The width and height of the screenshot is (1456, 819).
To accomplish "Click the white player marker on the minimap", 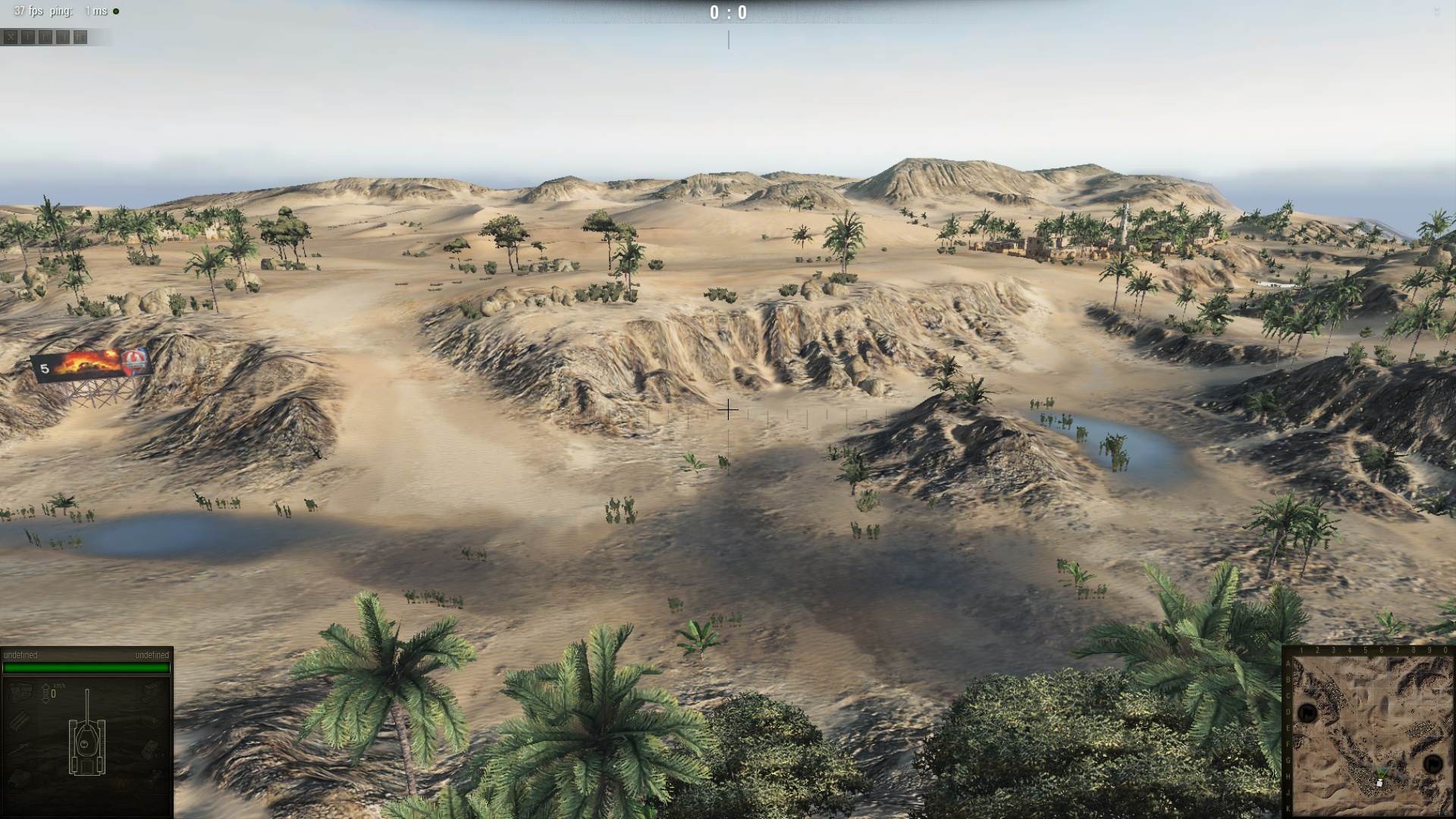I will pos(1380,783).
